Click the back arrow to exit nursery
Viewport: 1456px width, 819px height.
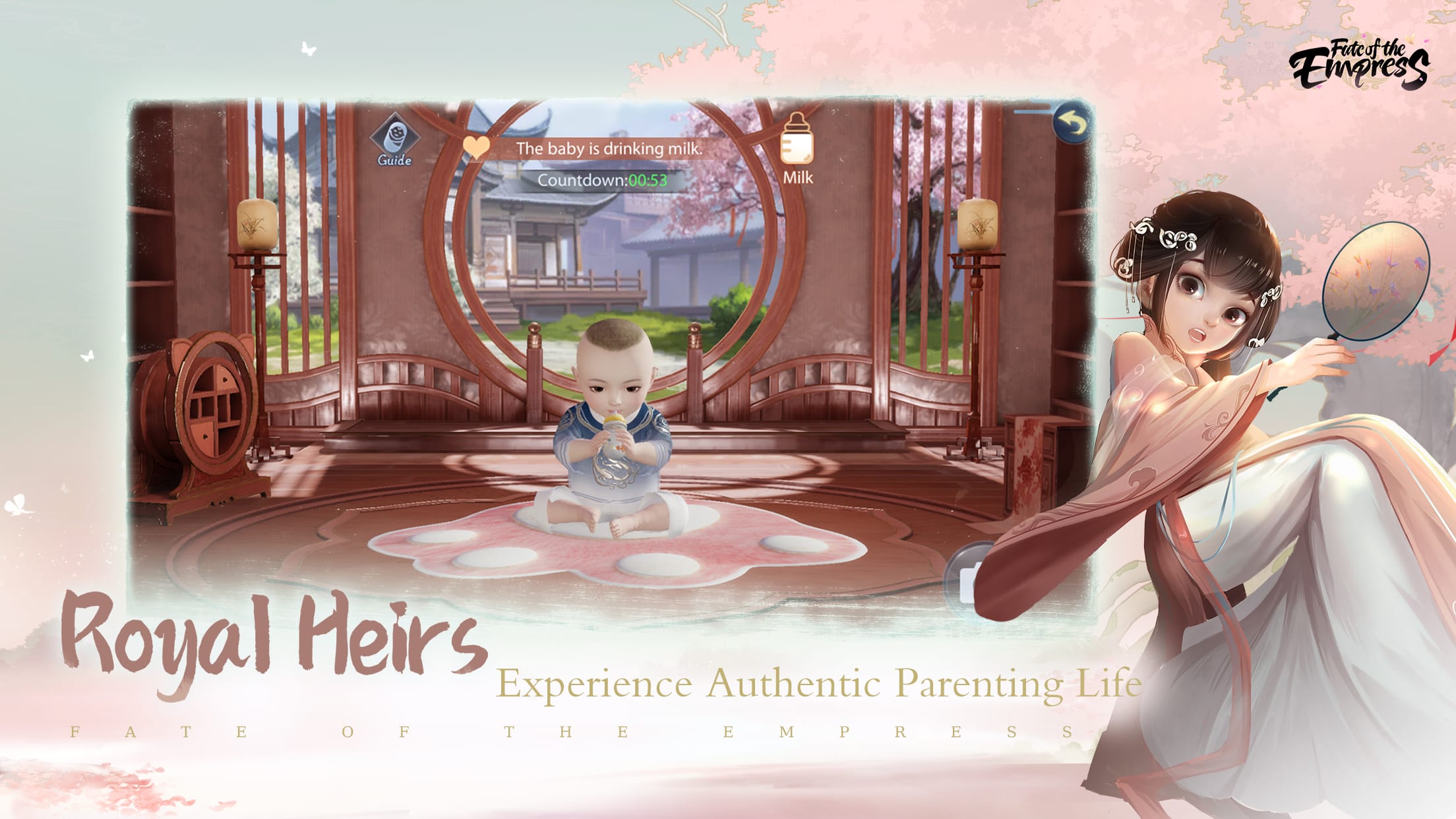[1072, 122]
